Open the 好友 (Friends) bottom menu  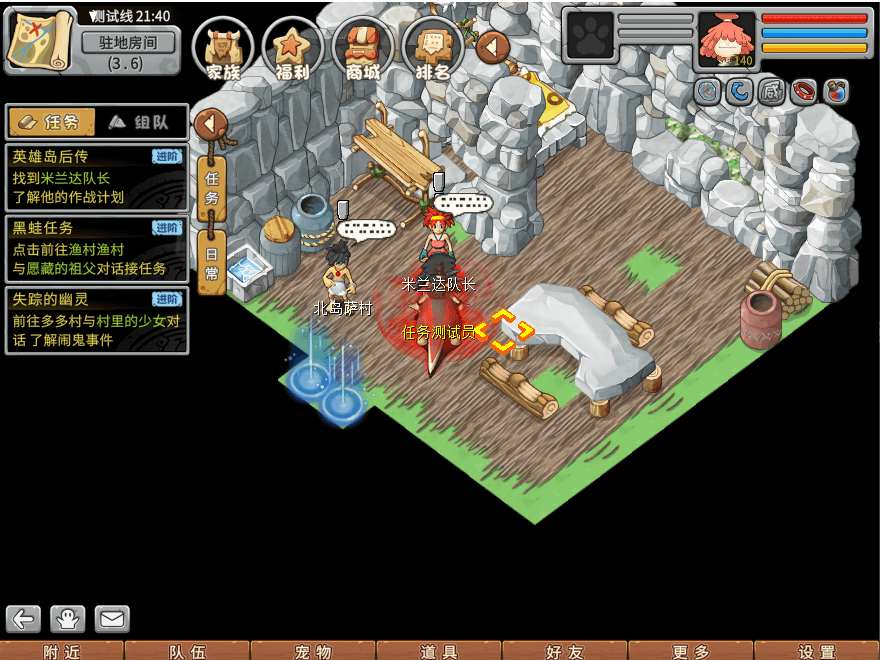click(565, 651)
